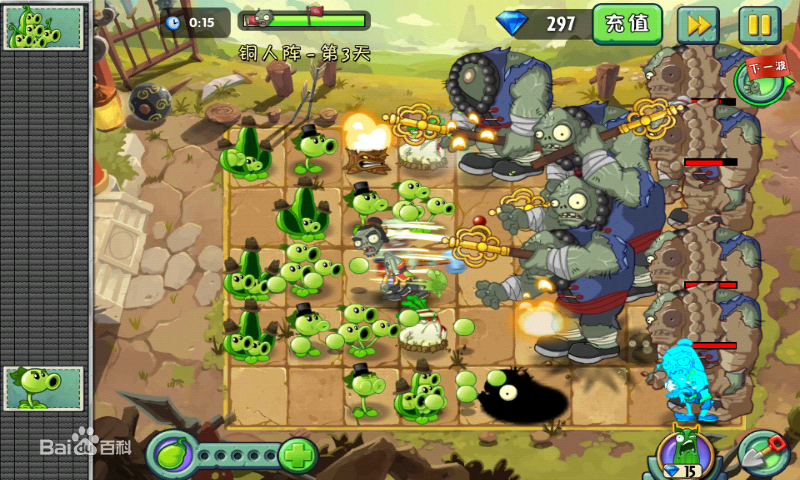800x480 pixels.
Task: Select the plant food icon
Action: click(x=171, y=456)
